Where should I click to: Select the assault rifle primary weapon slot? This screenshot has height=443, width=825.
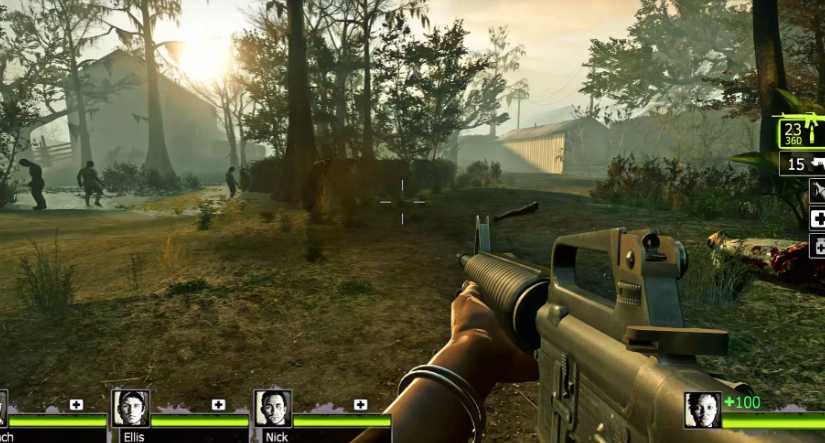coord(802,133)
